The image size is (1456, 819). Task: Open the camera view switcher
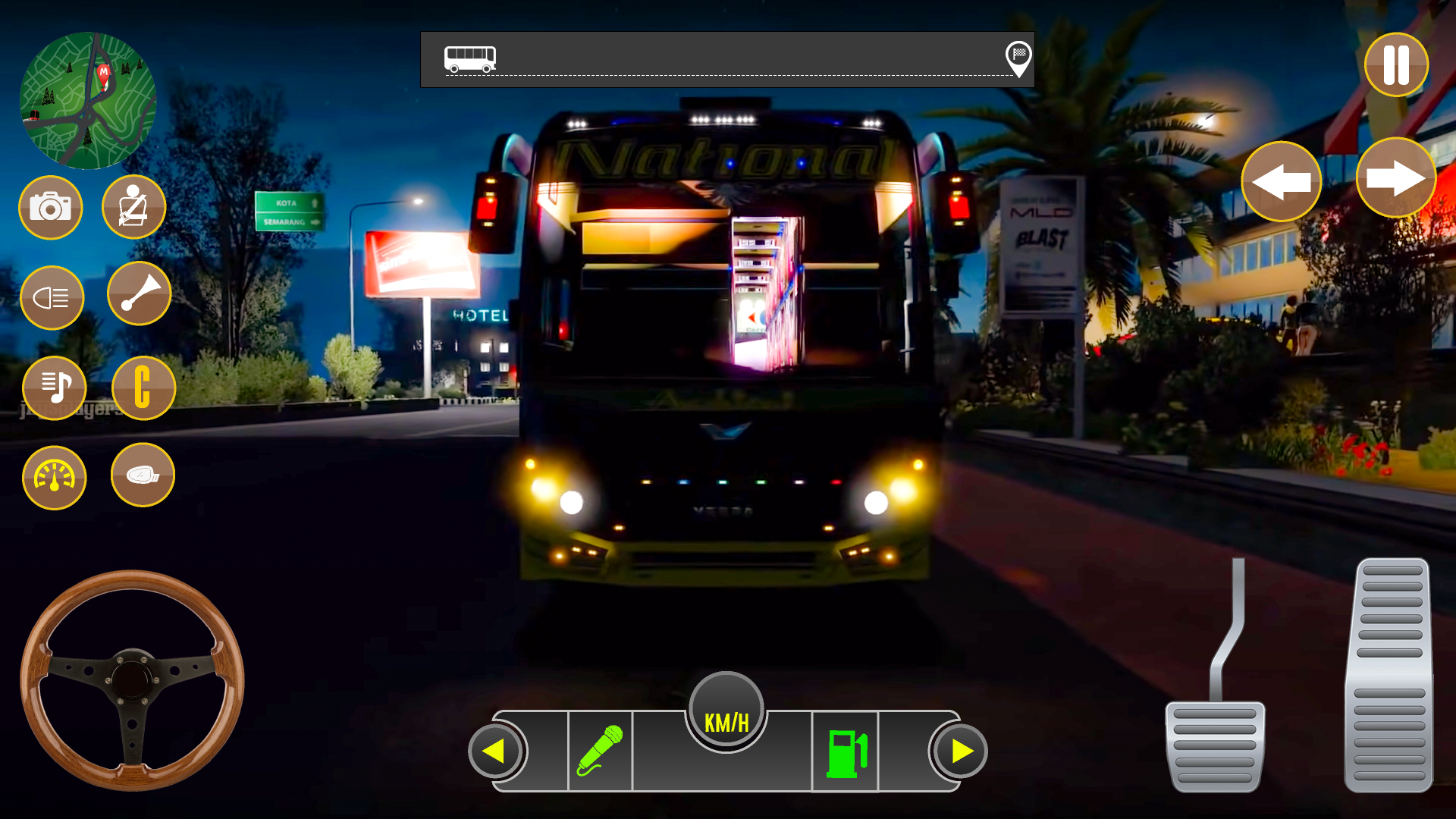tap(50, 206)
